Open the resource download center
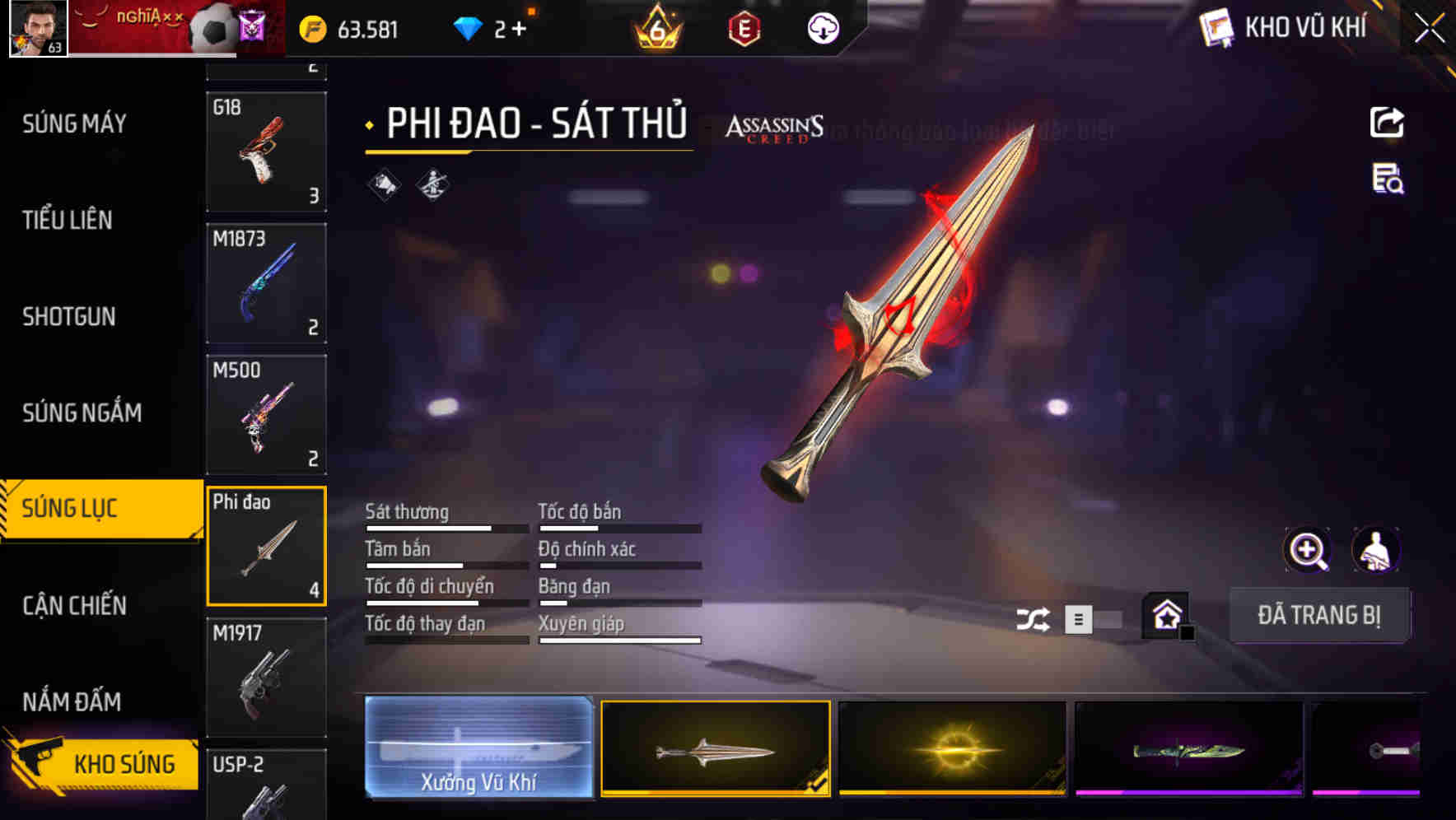1456x820 pixels. tap(823, 28)
